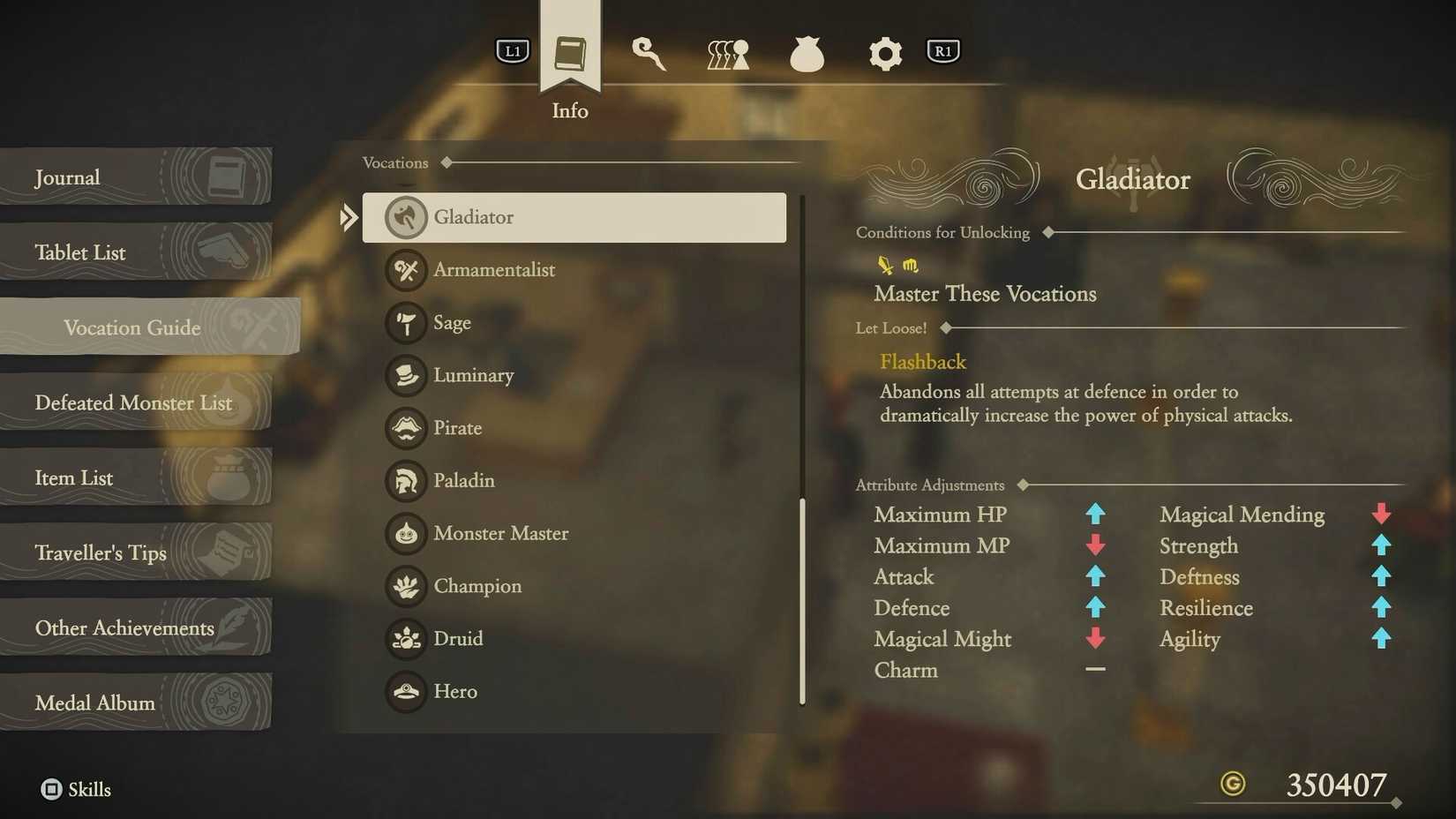
Task: Click the Monster Master slime icon
Action: 404,533
